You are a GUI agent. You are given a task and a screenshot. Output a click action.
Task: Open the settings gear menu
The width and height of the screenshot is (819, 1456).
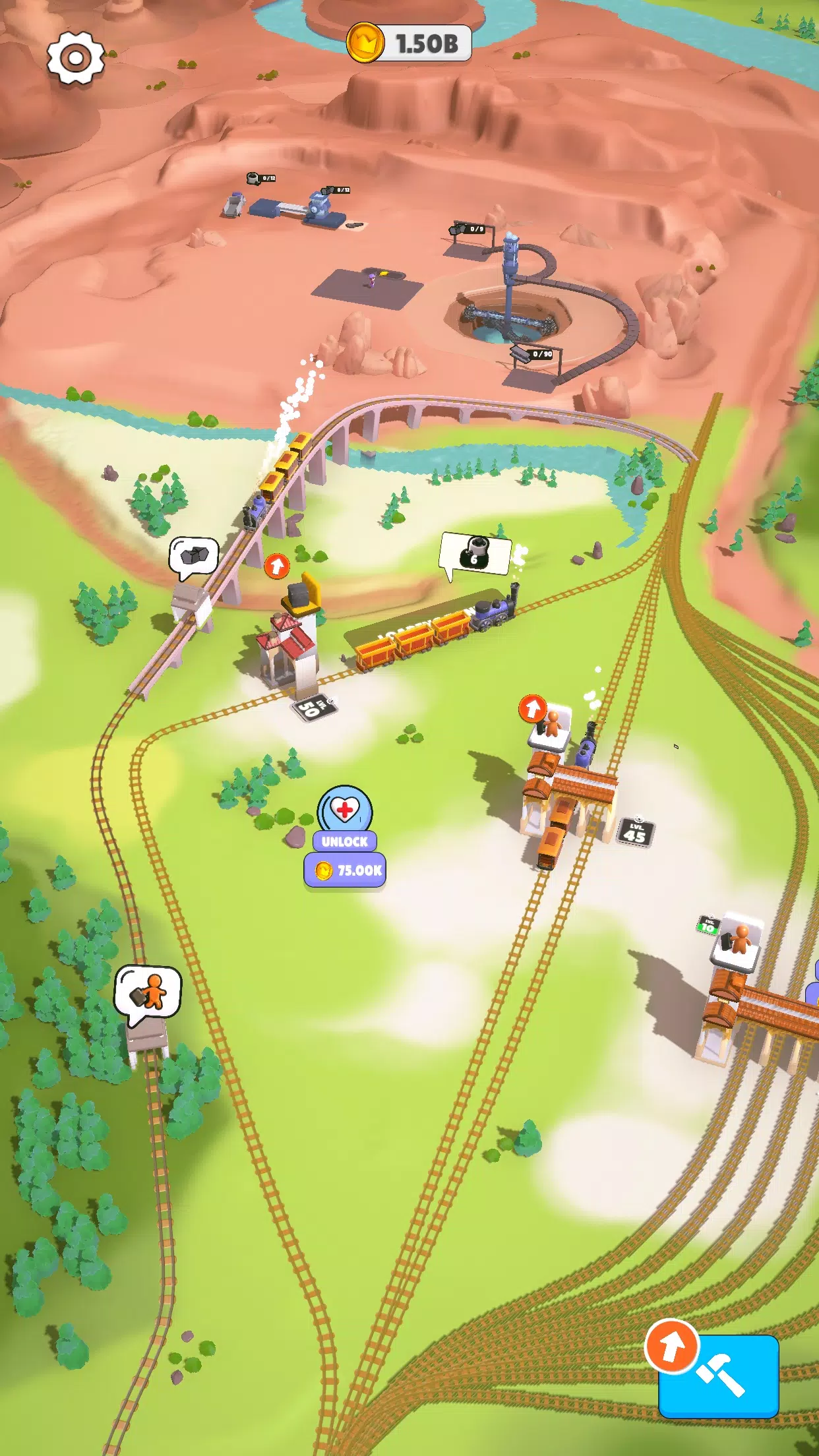point(76,59)
